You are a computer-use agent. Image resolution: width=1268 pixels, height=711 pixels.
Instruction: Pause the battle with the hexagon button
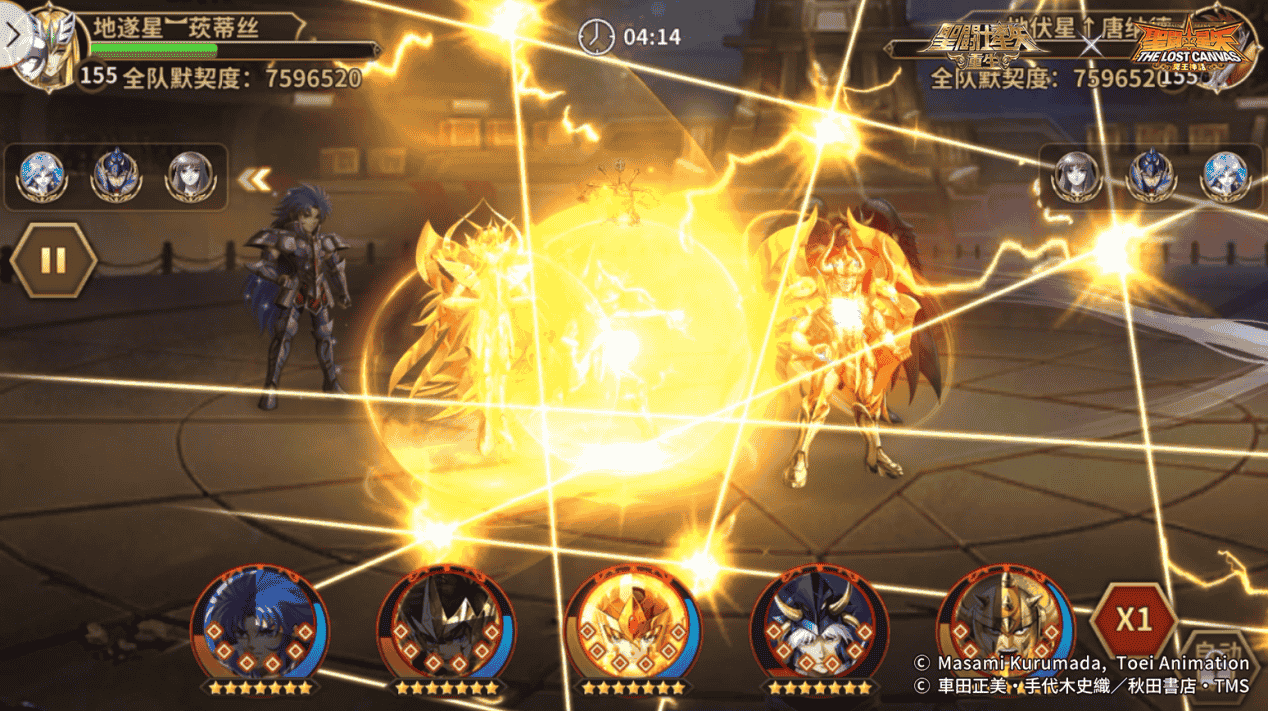(53, 262)
